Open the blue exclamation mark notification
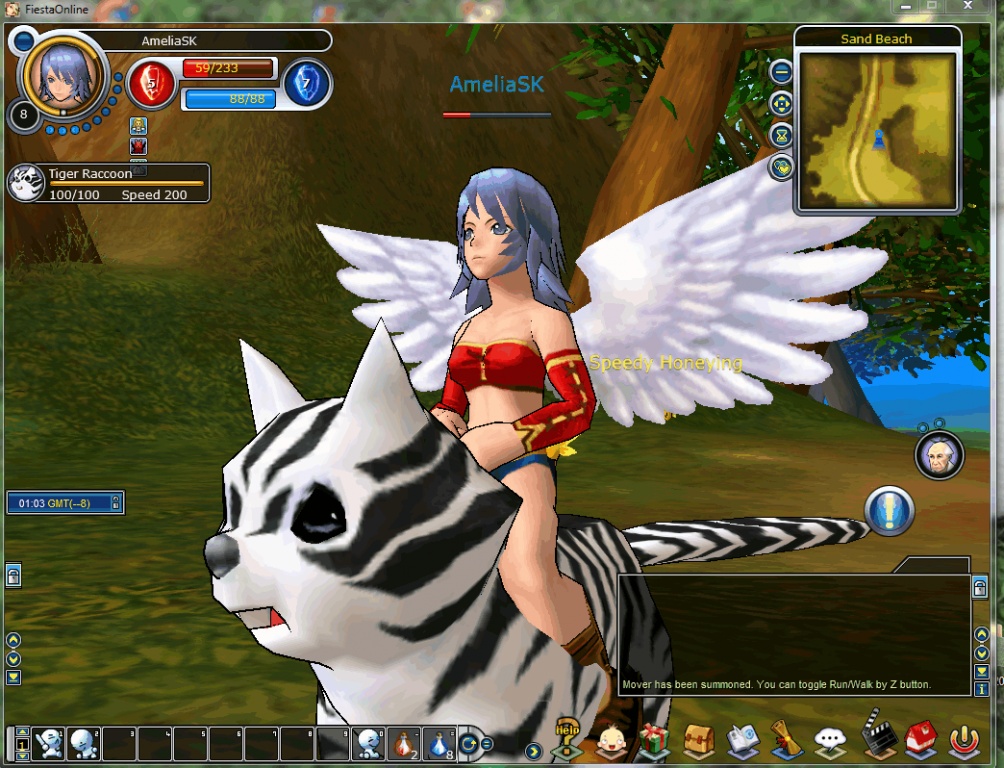The height and width of the screenshot is (768, 1004). [889, 511]
